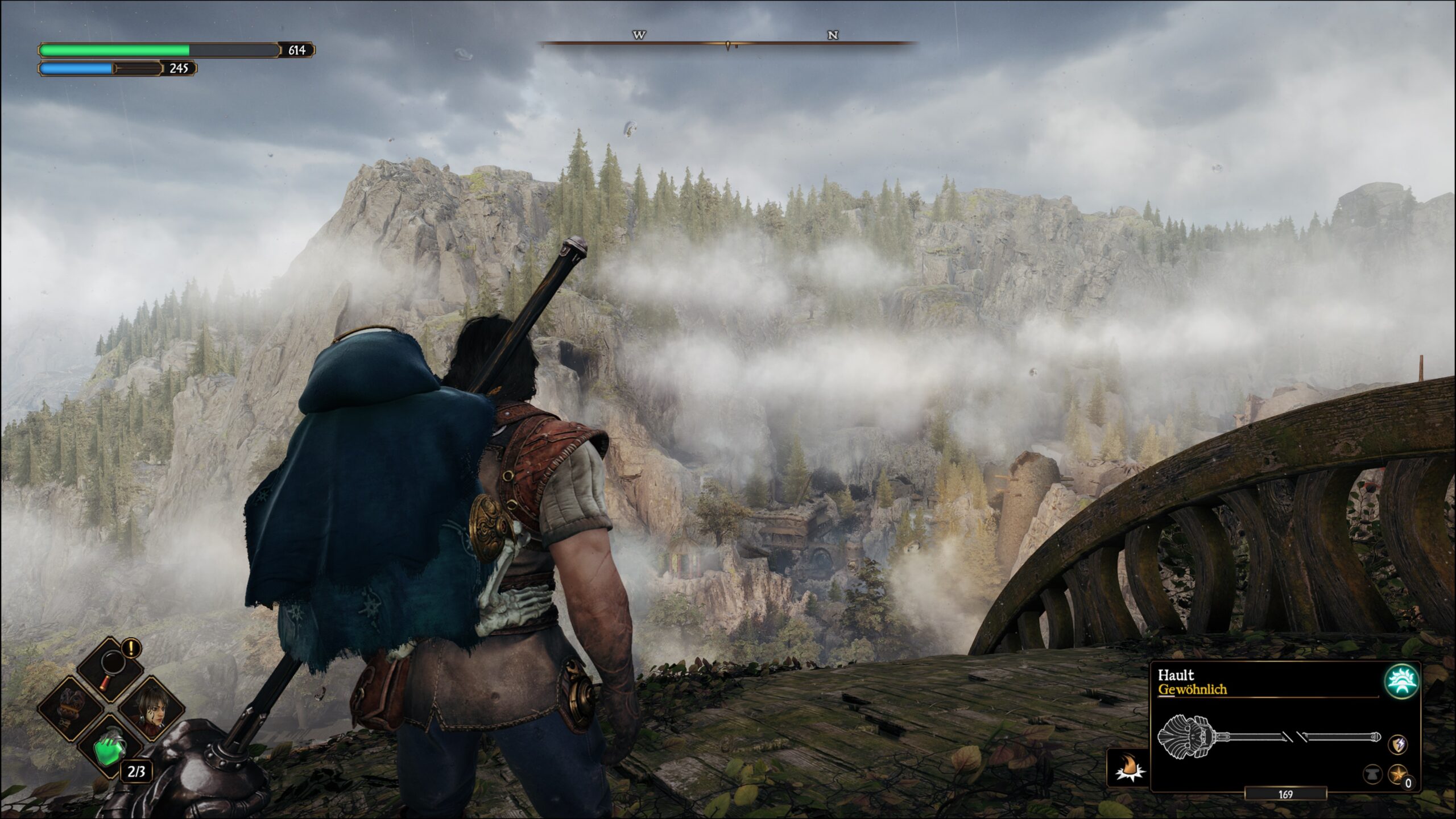Activate the teal sun rune ability icon
Viewport: 1456px width, 819px height.
[1401, 681]
